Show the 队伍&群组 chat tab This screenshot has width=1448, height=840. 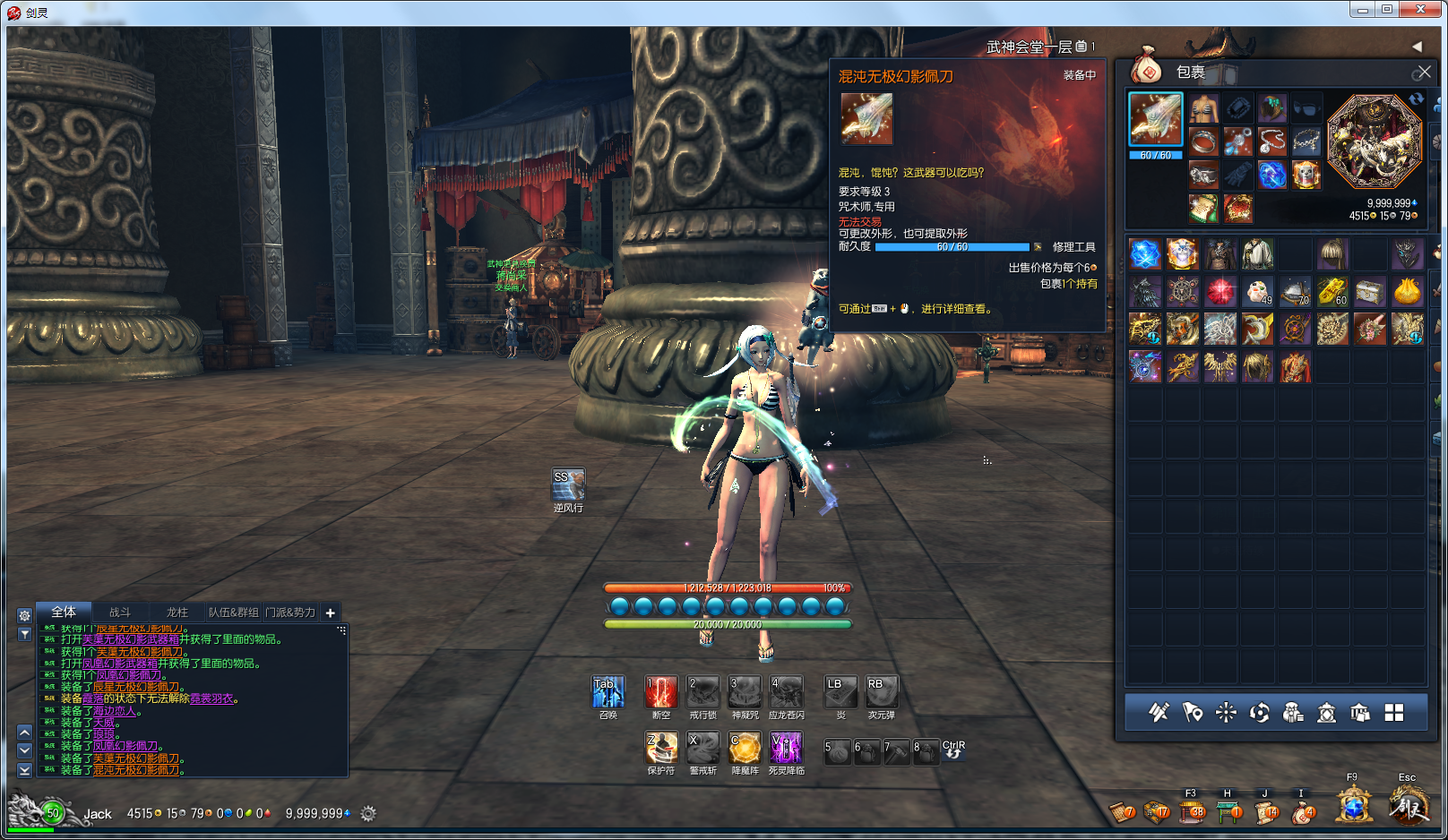[x=233, y=613]
